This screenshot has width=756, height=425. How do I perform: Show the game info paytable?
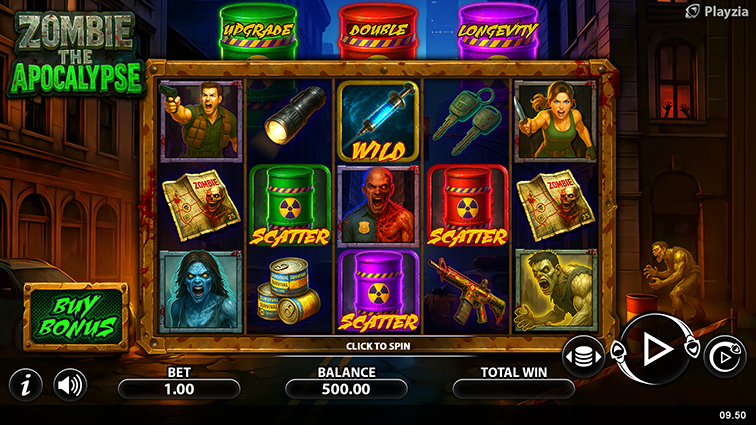(x=25, y=384)
